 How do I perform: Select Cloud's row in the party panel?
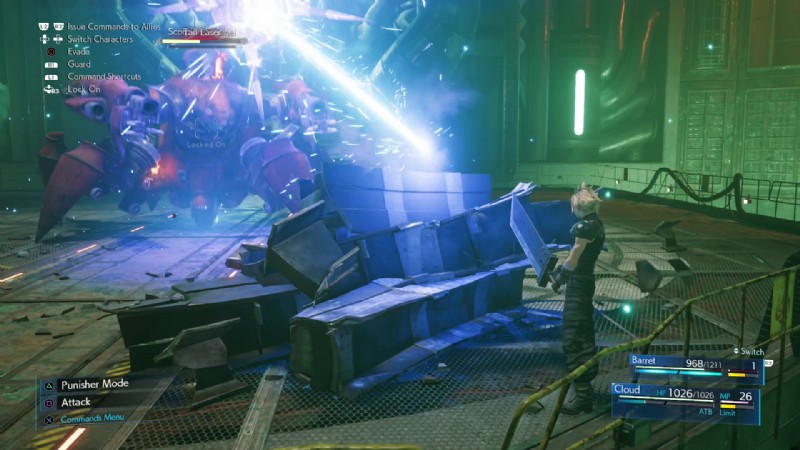point(690,397)
